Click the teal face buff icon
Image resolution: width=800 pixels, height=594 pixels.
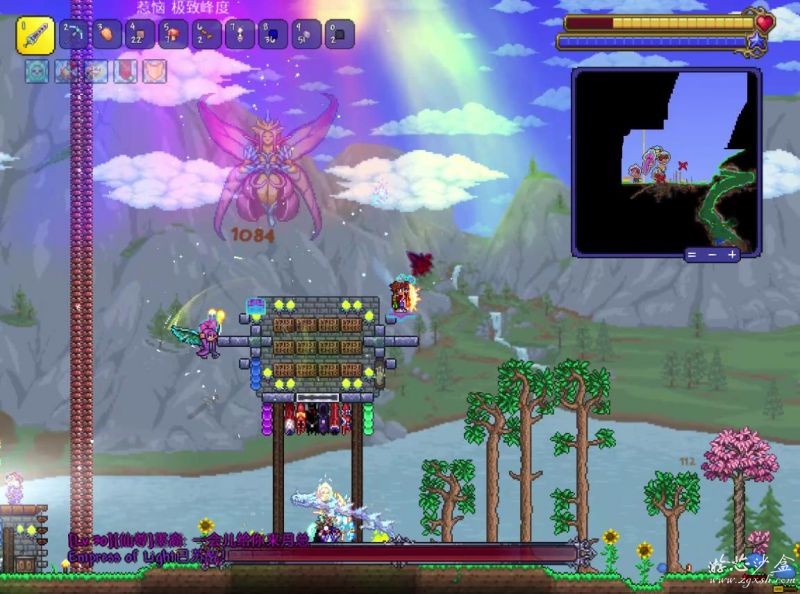36,72
